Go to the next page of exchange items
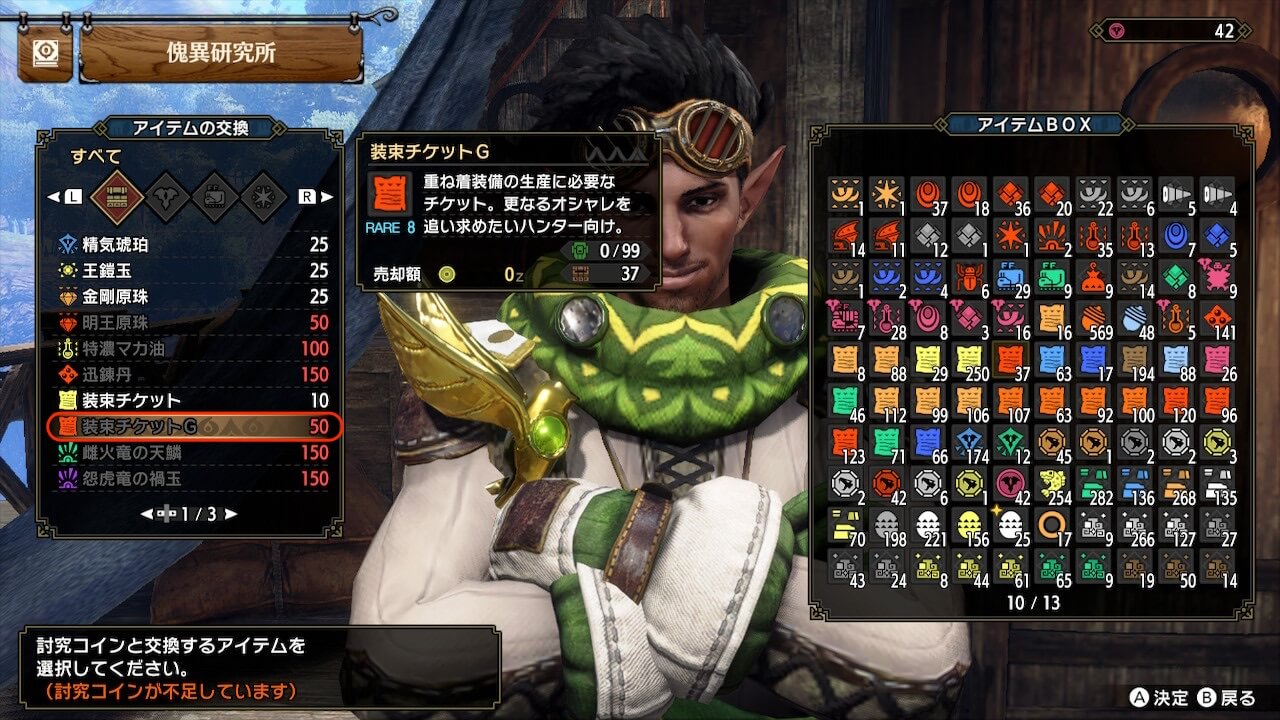The image size is (1280, 720). pyautogui.click(x=231, y=514)
